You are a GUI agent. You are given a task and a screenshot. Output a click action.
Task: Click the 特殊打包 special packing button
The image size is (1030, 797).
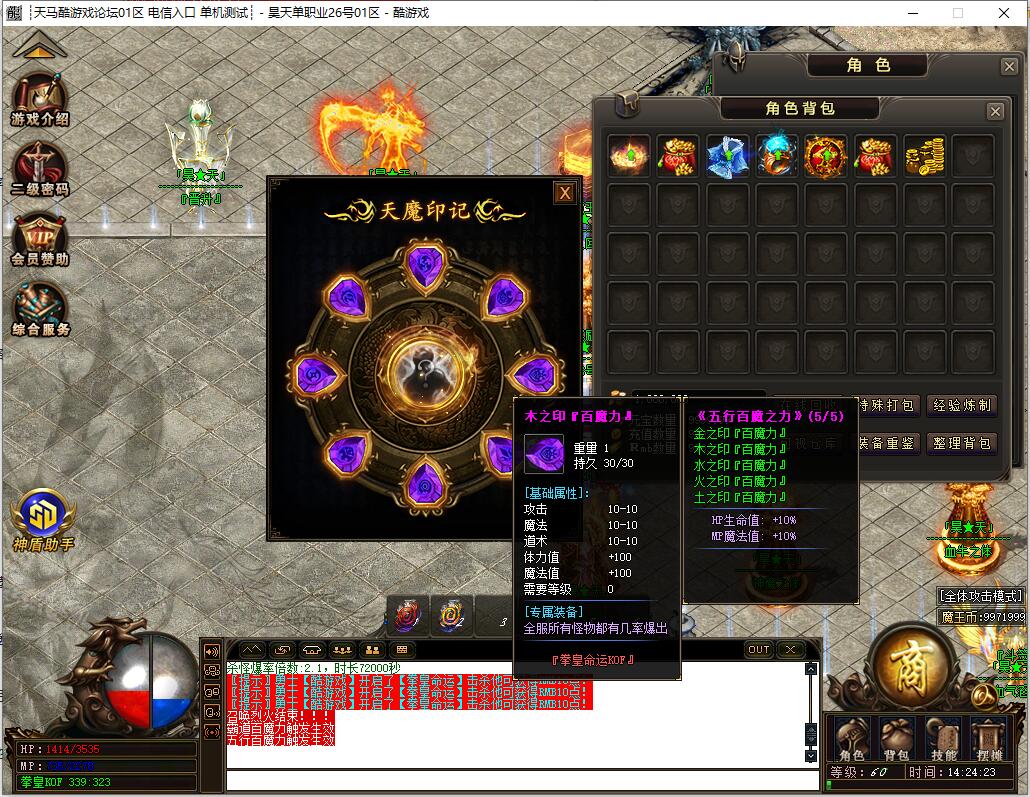884,405
